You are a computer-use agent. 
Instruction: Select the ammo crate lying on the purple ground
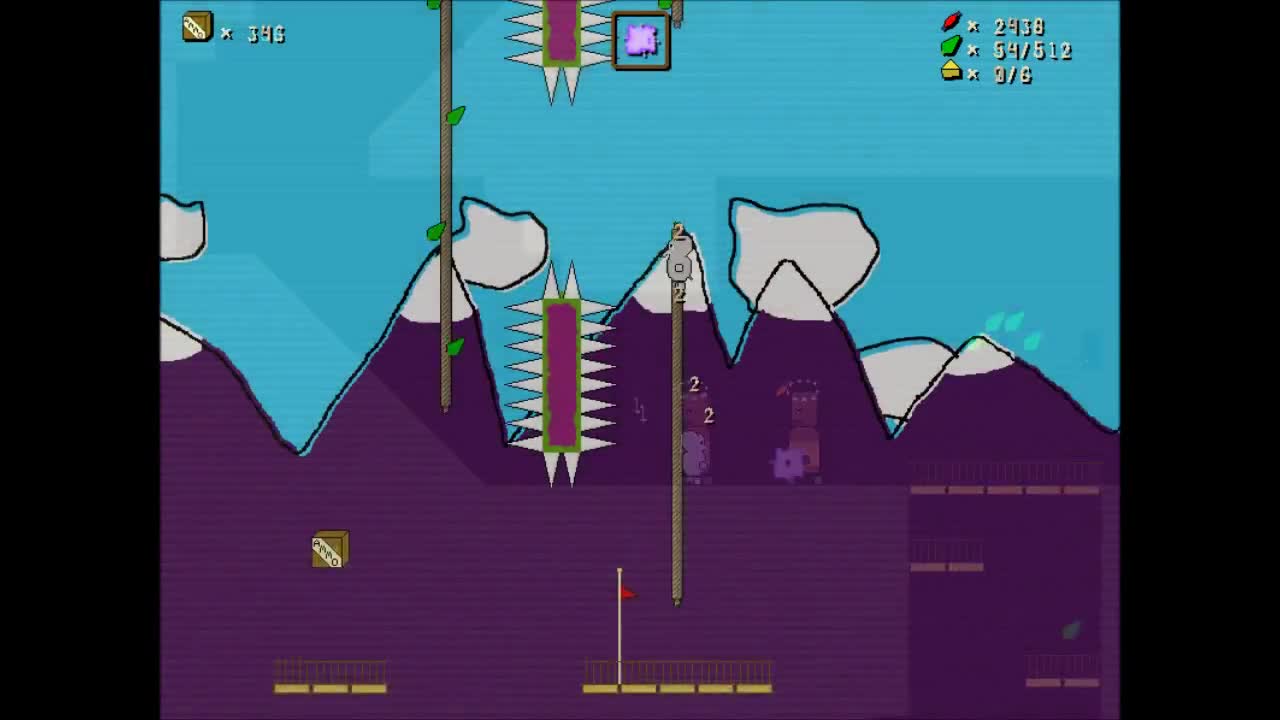click(x=330, y=549)
